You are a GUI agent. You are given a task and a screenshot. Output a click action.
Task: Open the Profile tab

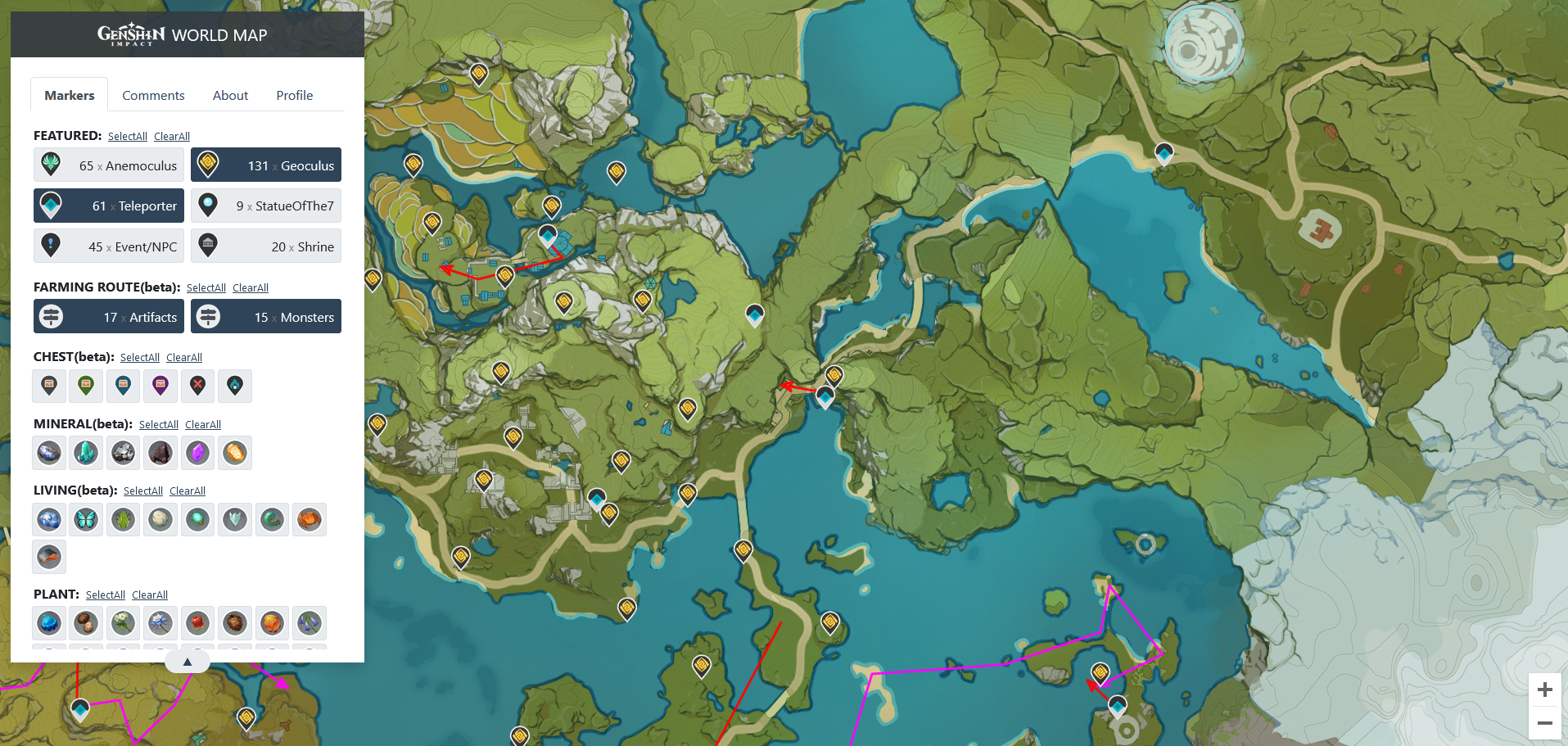click(x=294, y=95)
